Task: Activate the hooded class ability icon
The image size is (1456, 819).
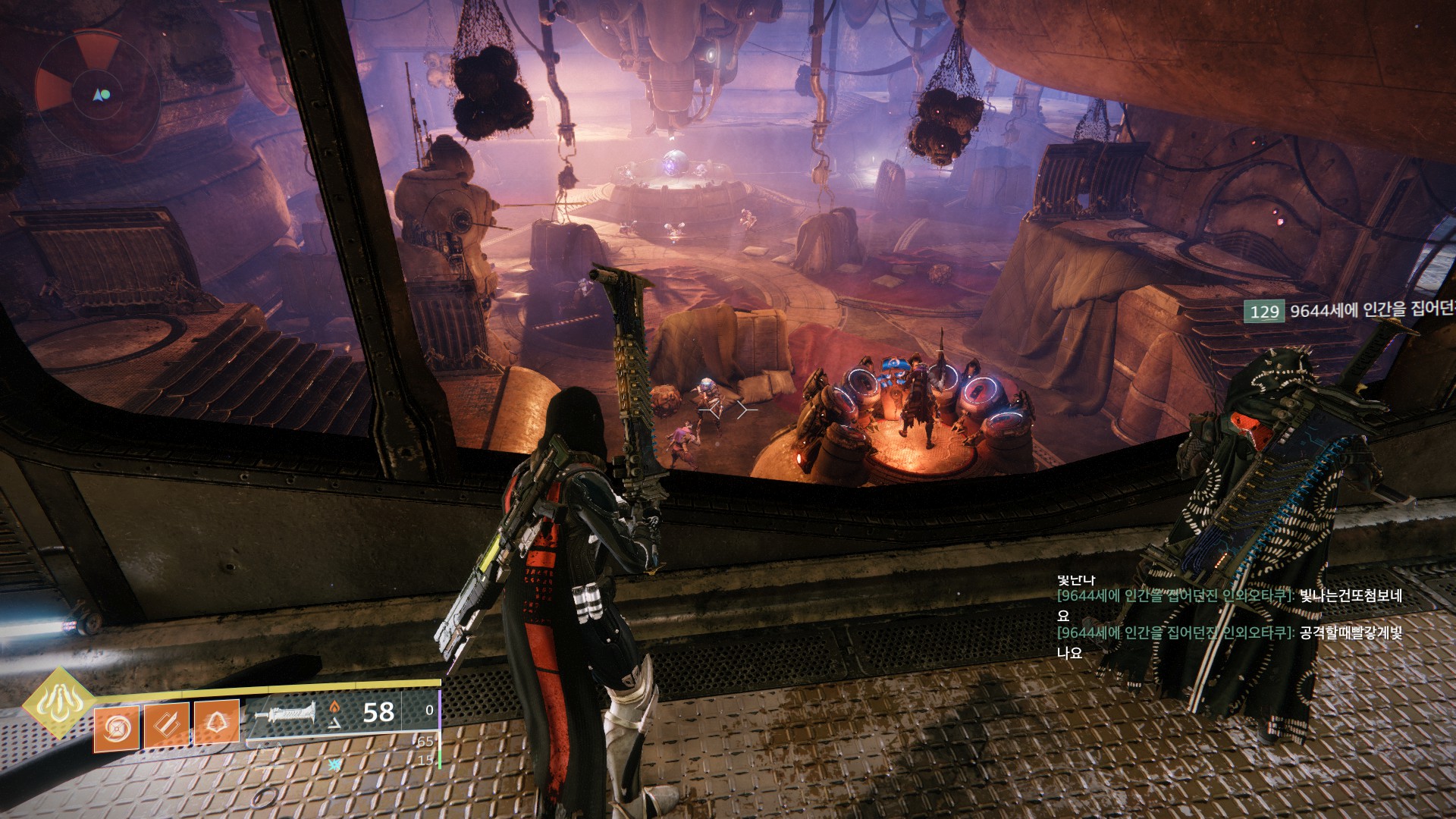Action: [216, 721]
